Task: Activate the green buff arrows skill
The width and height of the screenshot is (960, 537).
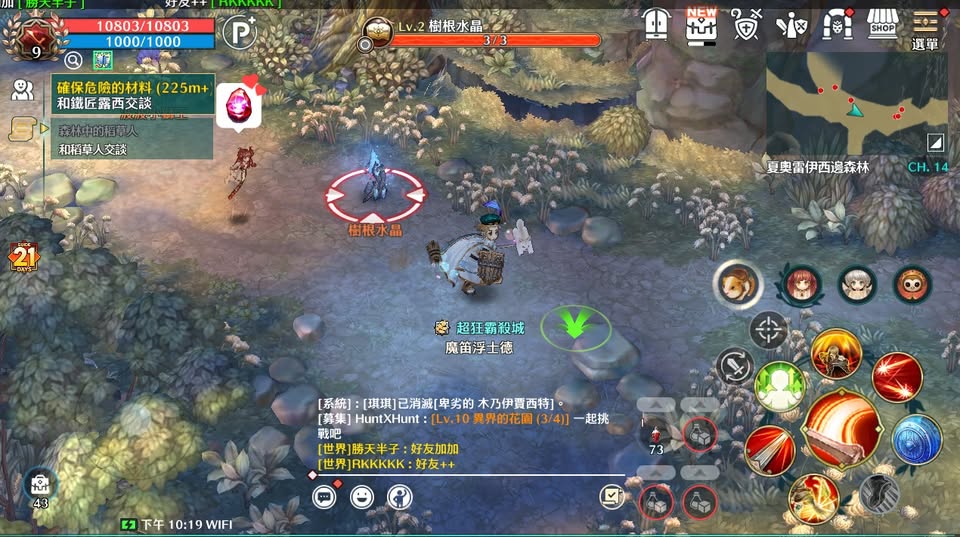Action: coord(780,387)
